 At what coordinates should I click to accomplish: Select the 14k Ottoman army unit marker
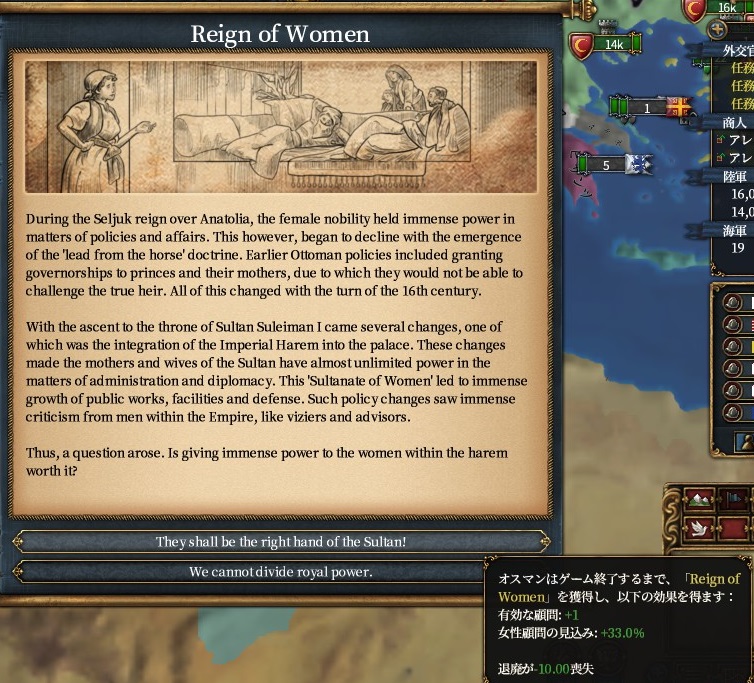(x=612, y=45)
